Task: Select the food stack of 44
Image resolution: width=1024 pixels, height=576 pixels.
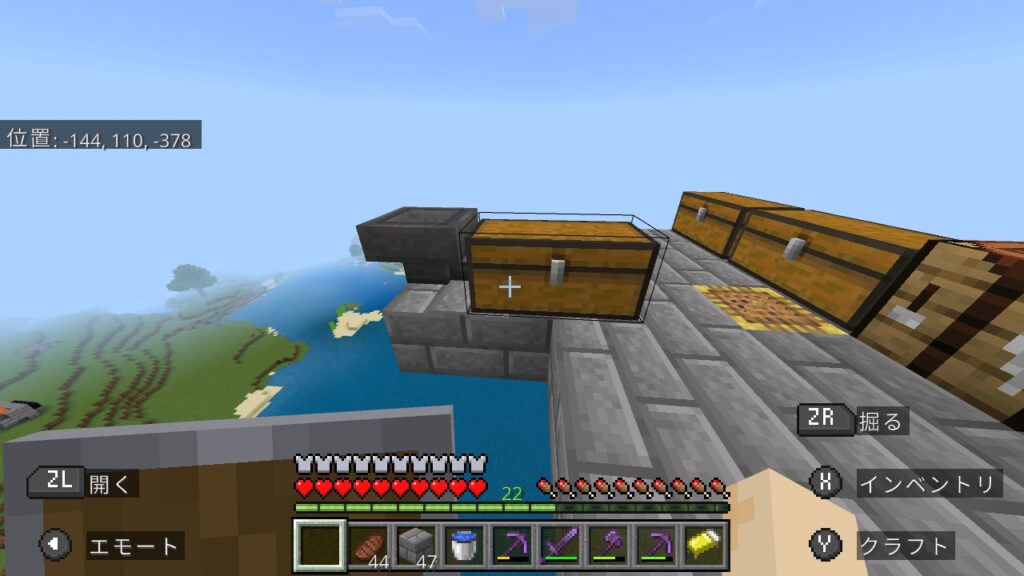Action: [x=369, y=545]
